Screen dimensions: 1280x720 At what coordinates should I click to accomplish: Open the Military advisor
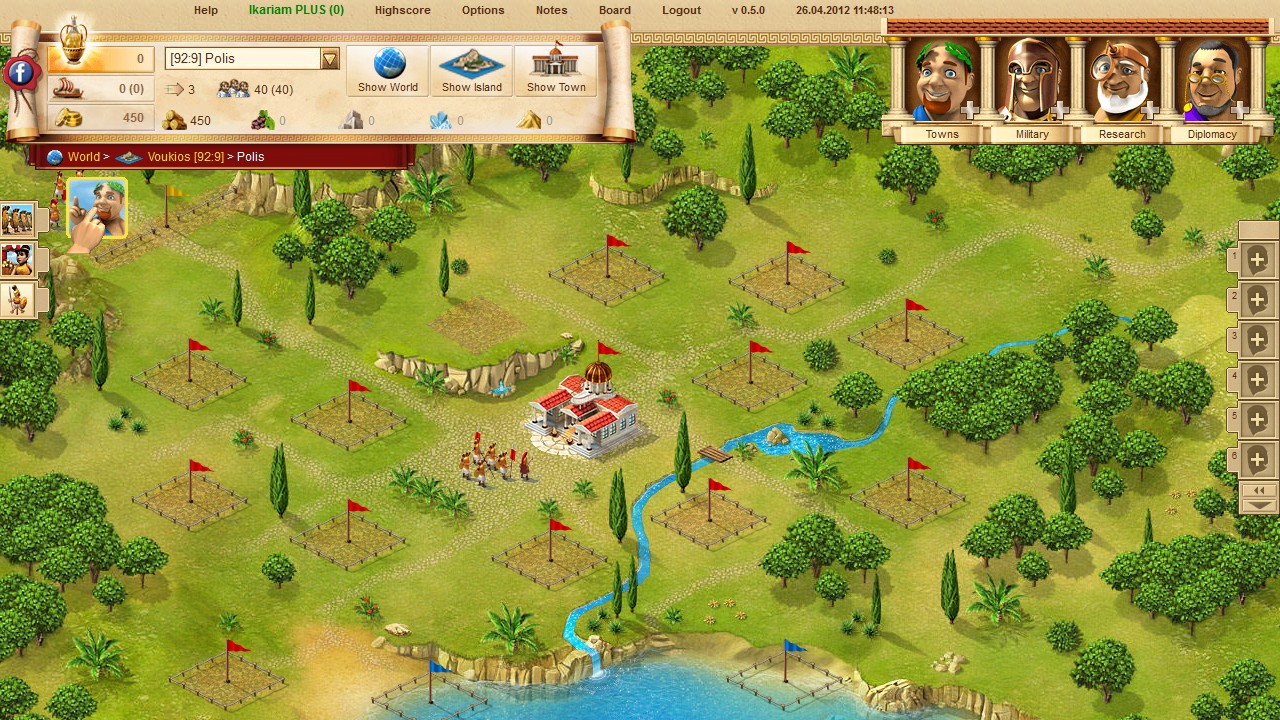tap(1032, 87)
